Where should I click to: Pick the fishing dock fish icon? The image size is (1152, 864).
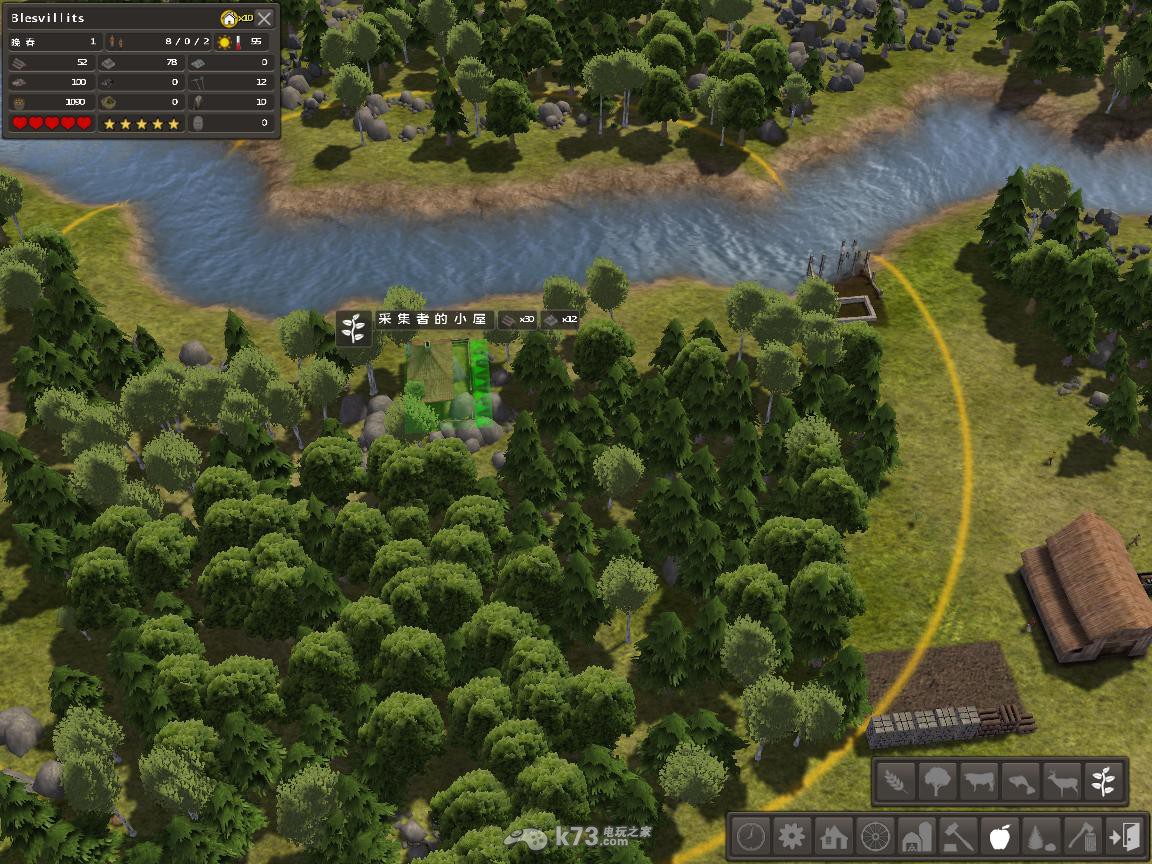tap(1020, 780)
